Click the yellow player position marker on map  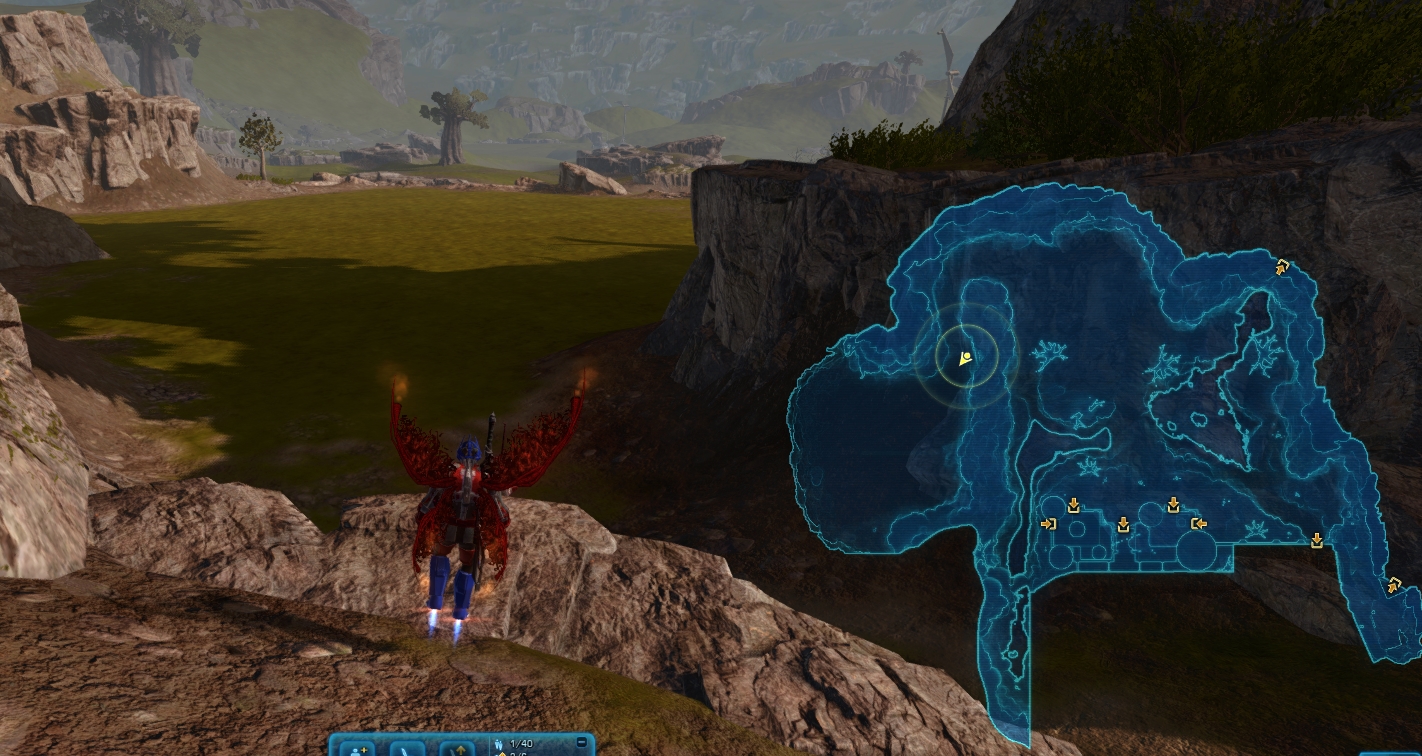965,357
